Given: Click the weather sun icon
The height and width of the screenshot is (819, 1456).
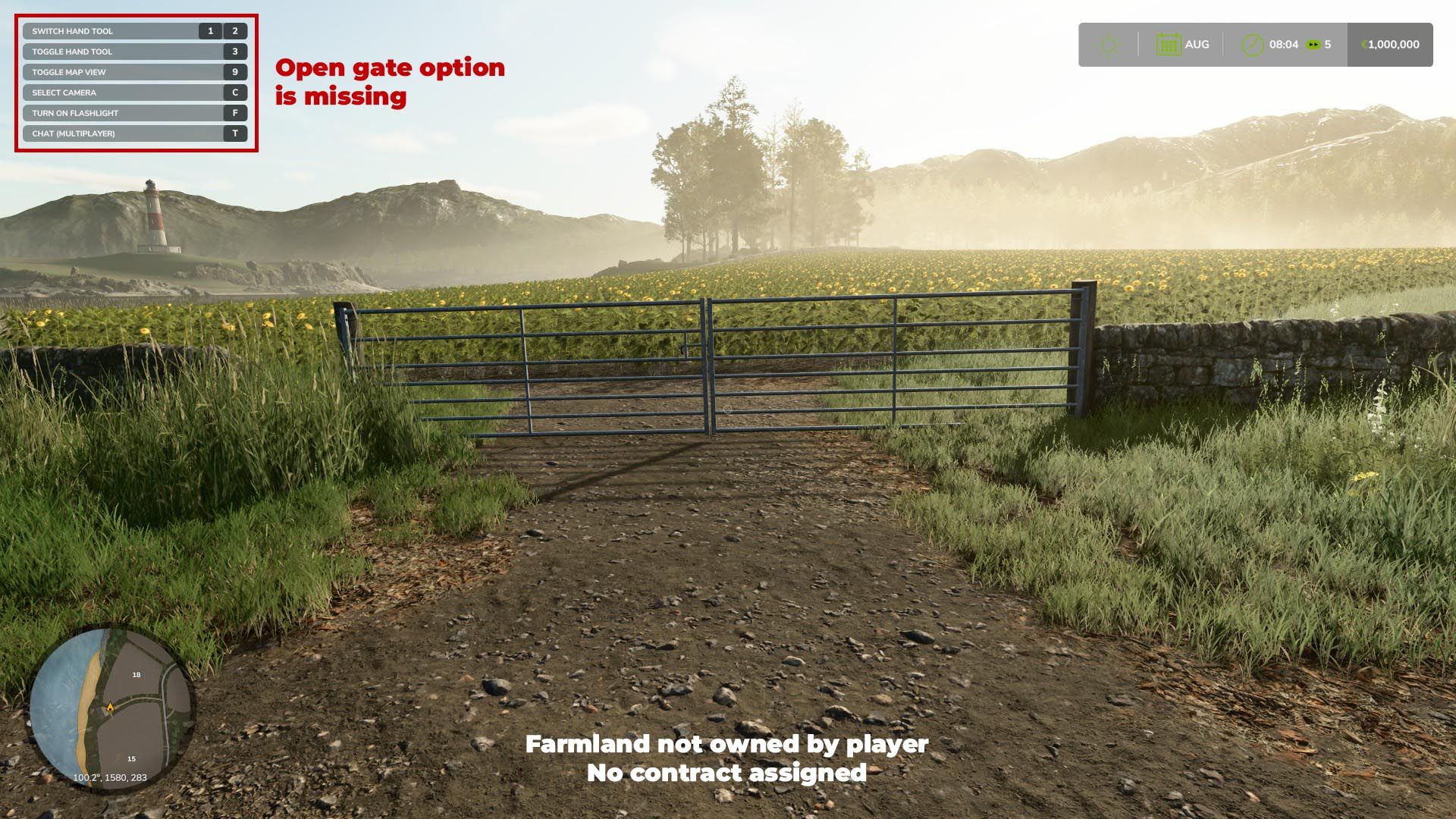Looking at the screenshot, I should (1108, 45).
